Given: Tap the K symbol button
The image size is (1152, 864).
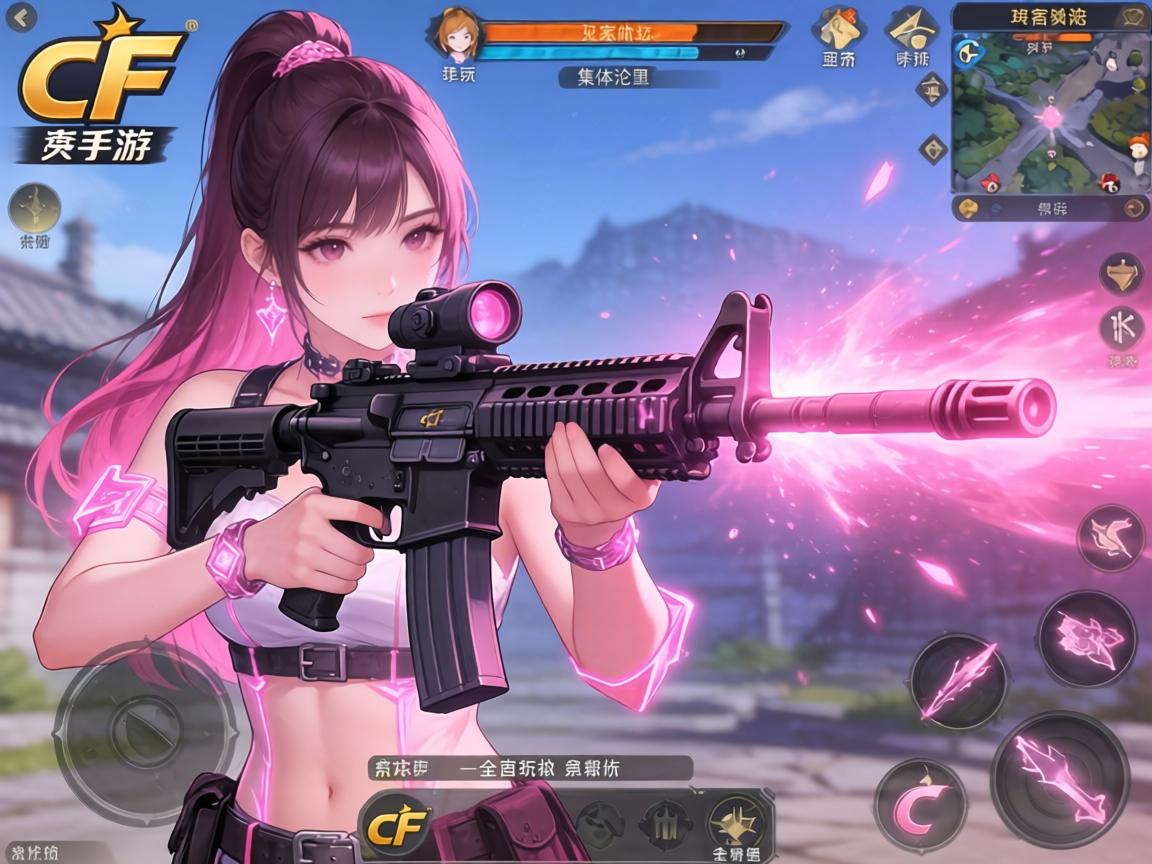Looking at the screenshot, I should (x=1122, y=328).
